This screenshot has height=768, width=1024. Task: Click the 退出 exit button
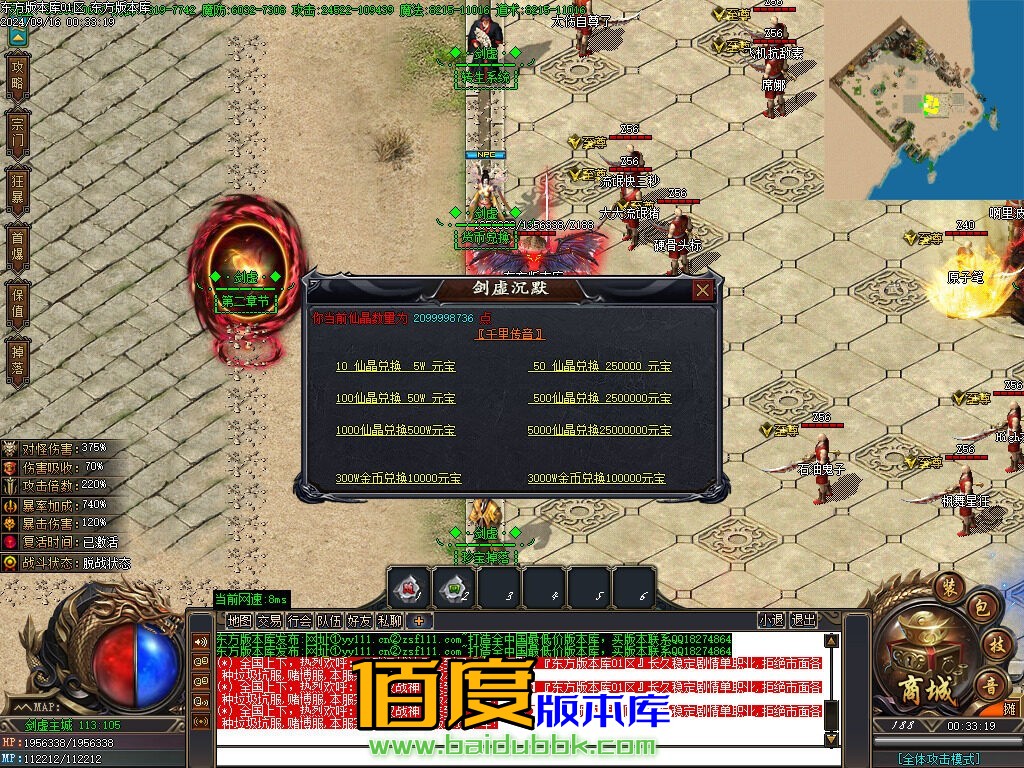[803, 620]
